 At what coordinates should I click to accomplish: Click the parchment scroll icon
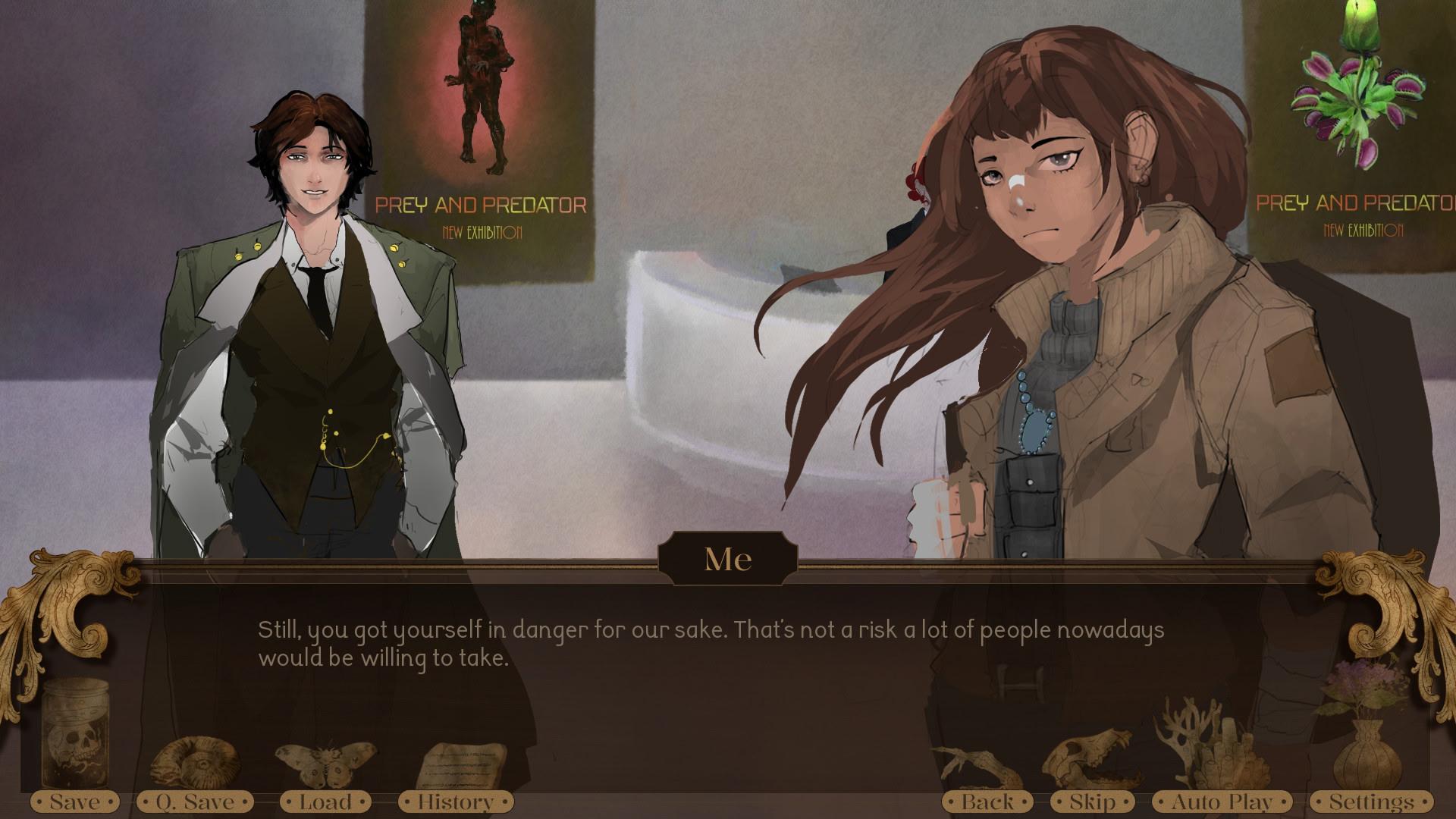coord(461,764)
